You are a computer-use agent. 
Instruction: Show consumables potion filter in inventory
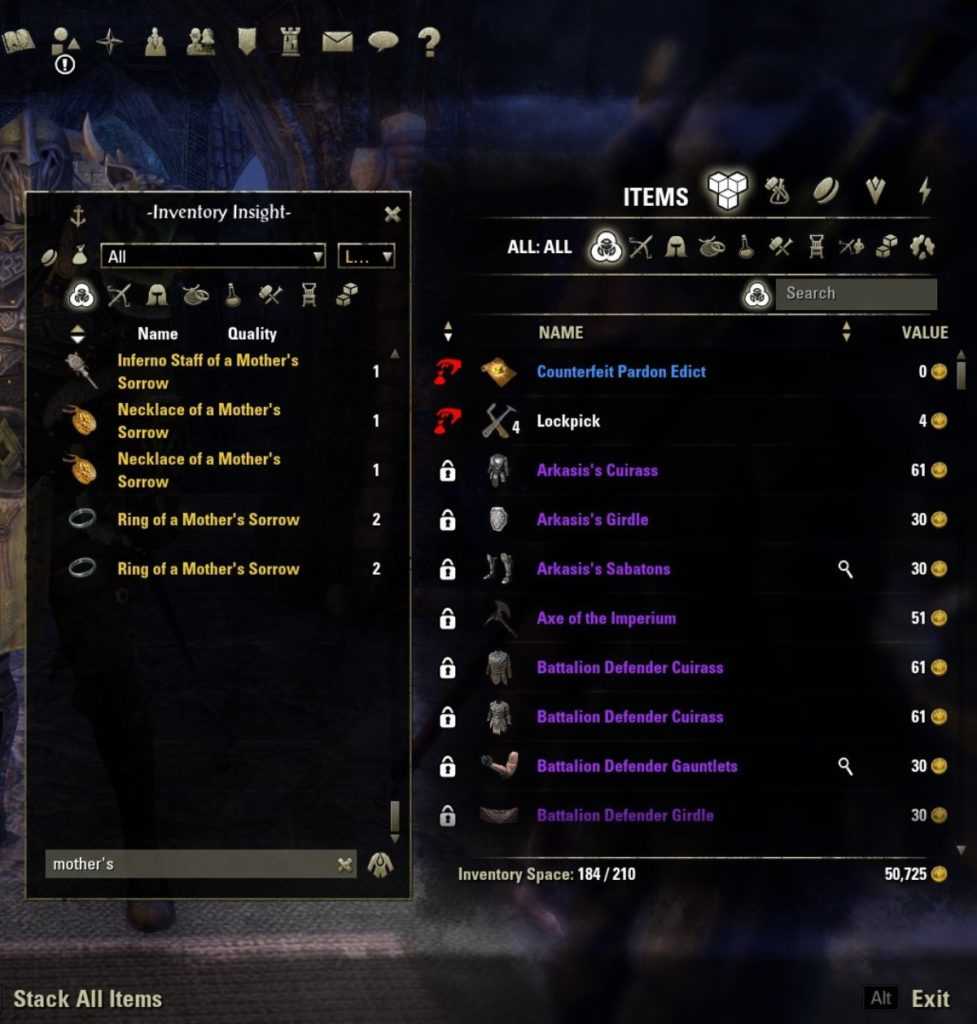746,247
